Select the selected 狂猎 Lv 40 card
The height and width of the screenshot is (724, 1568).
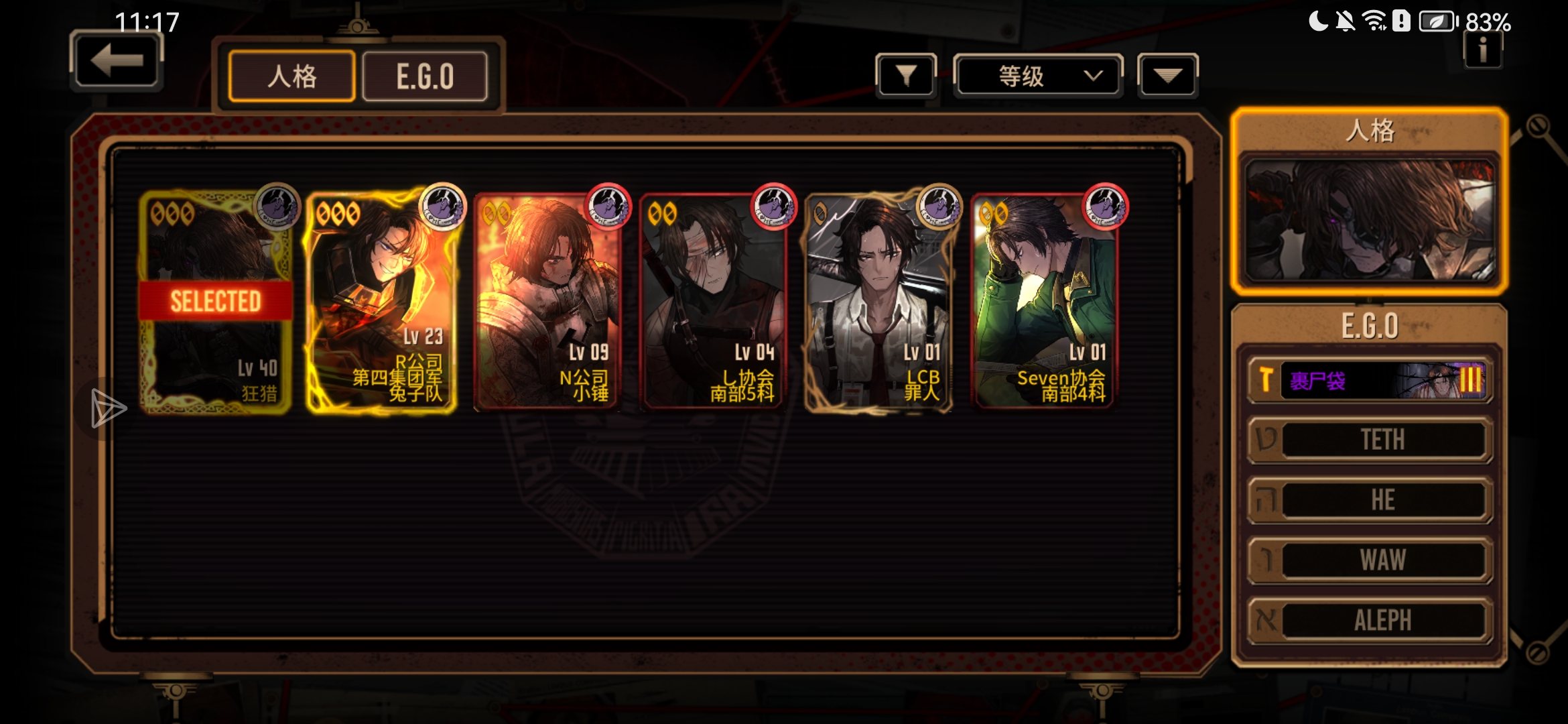[215, 302]
